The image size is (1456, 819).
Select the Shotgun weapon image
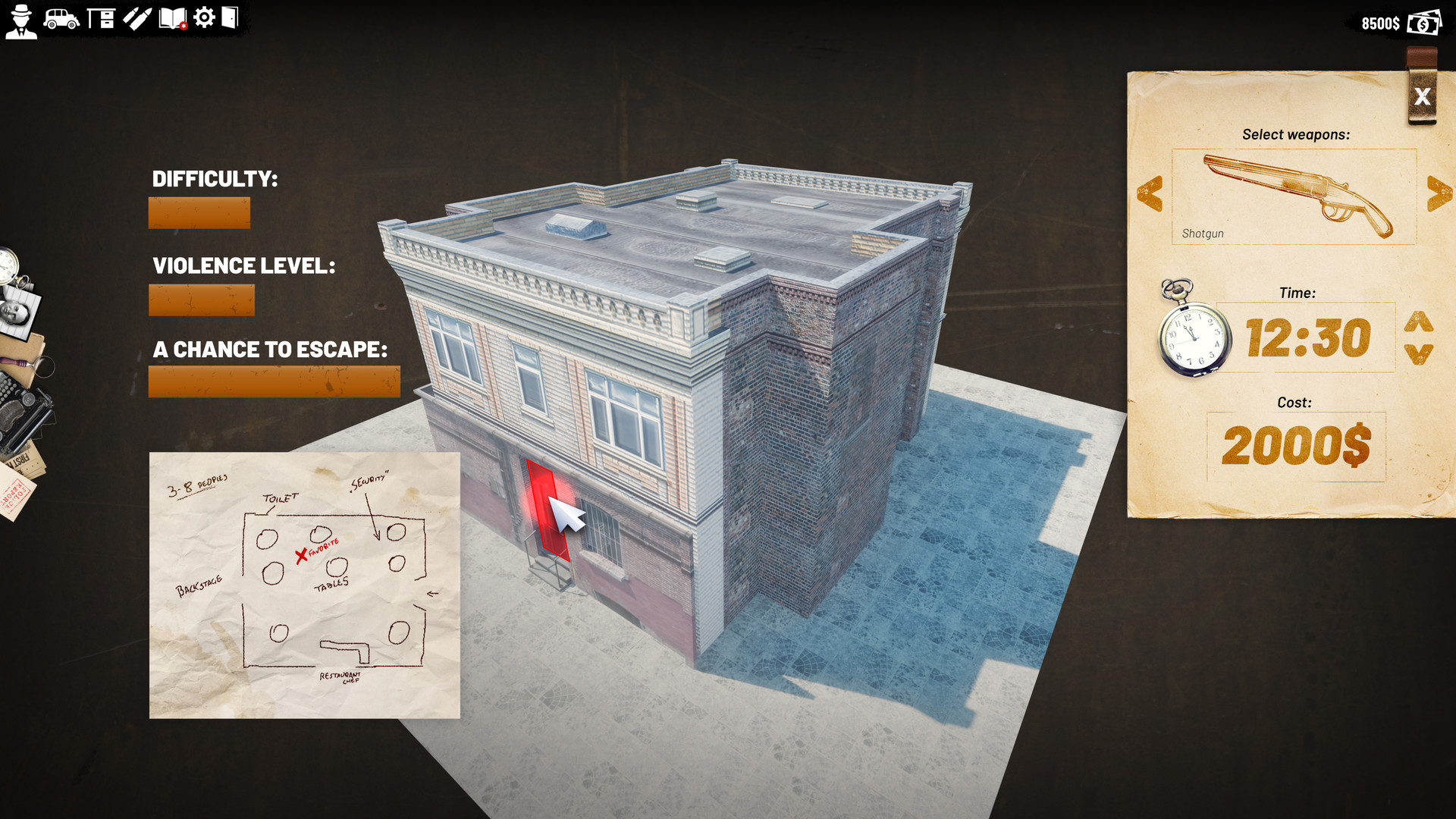coord(1294,190)
